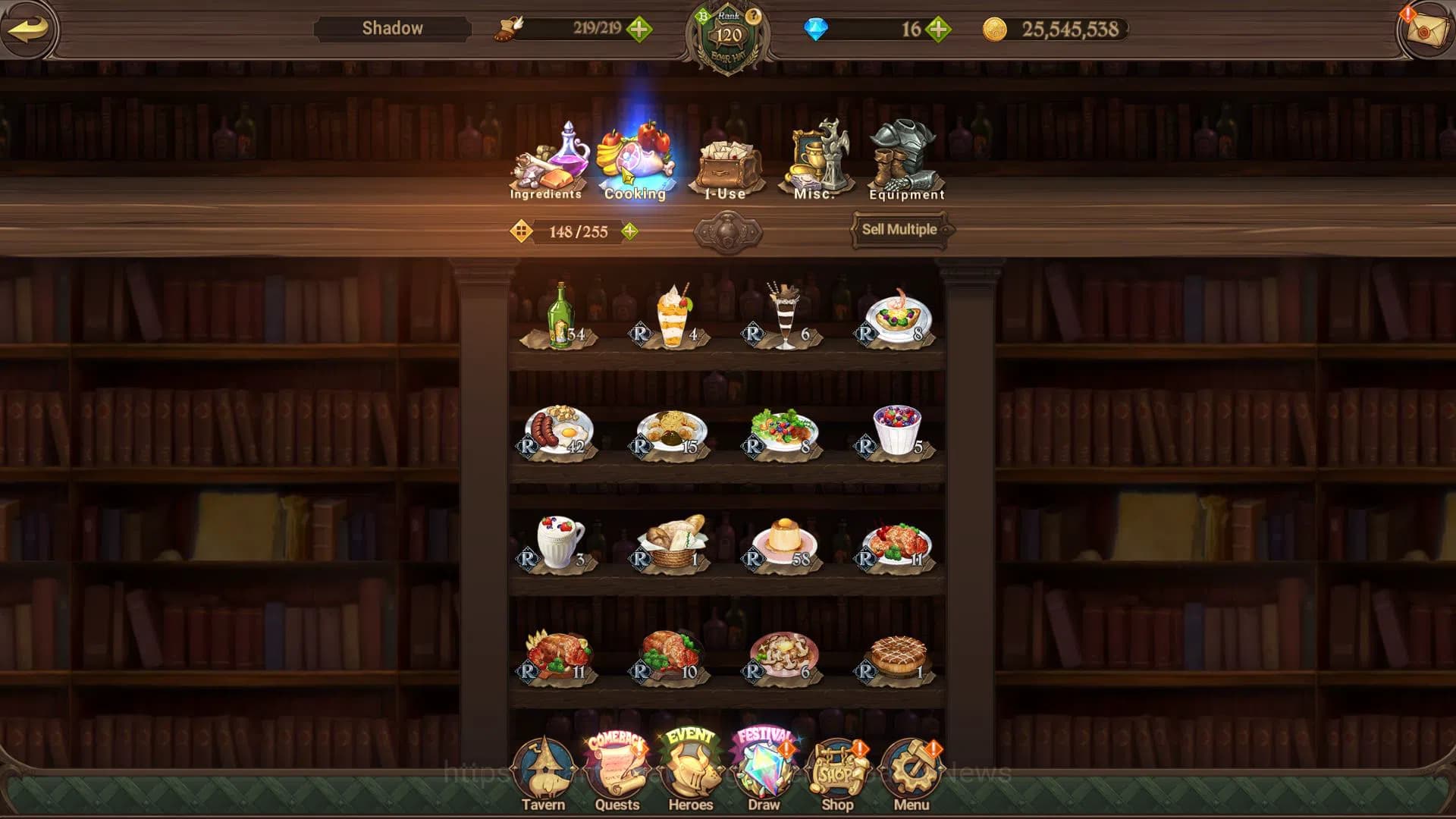Open the Quests menu

tap(617, 775)
